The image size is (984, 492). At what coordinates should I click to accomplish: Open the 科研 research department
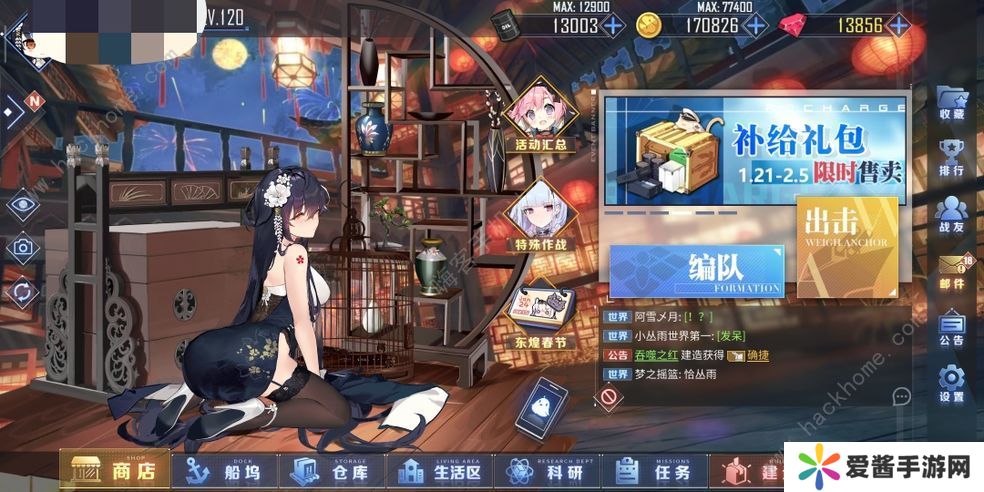549,472
